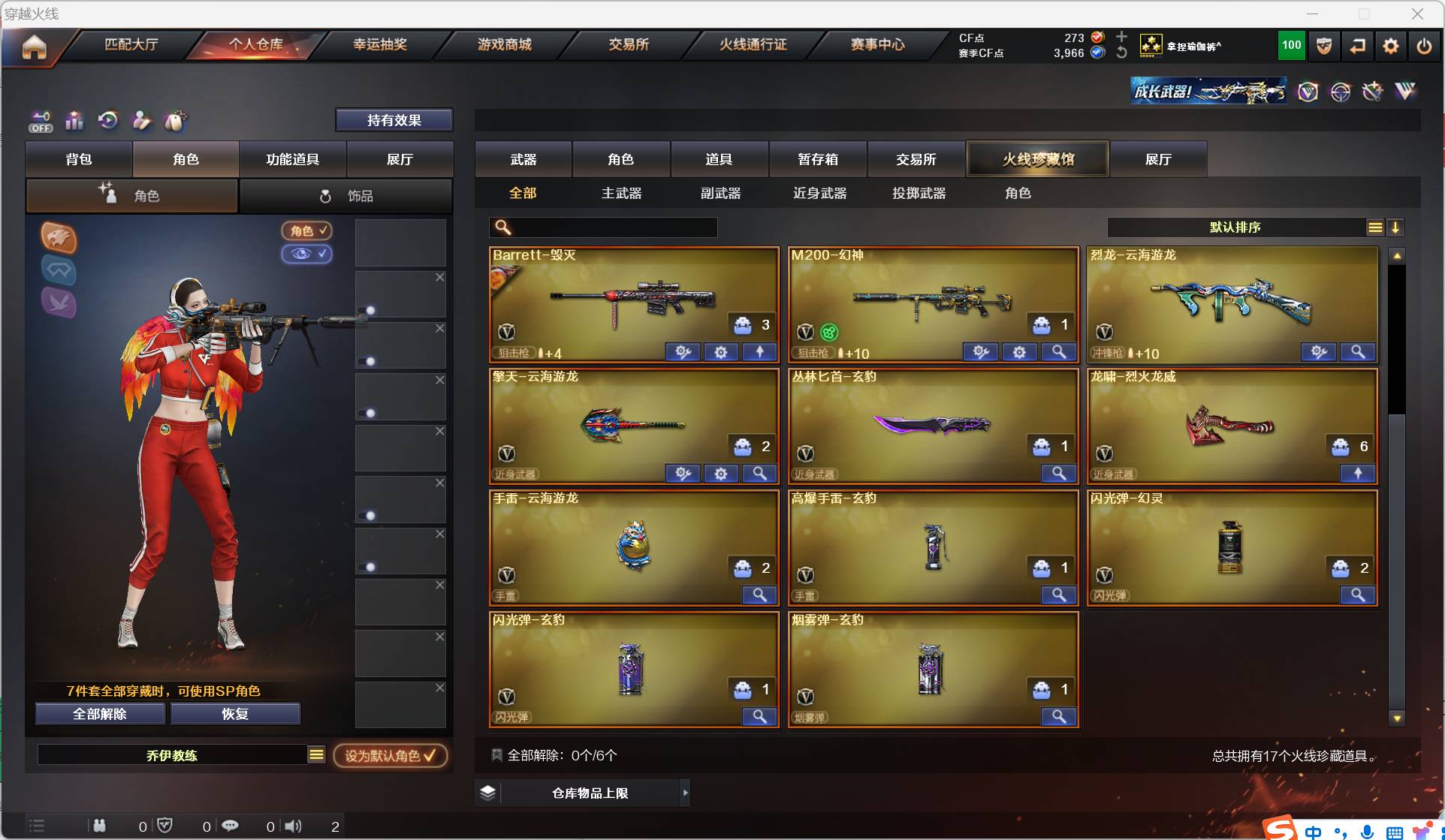Open the replay history icon near 持有效果
Viewport: 1445px width, 840px height.
[108, 120]
